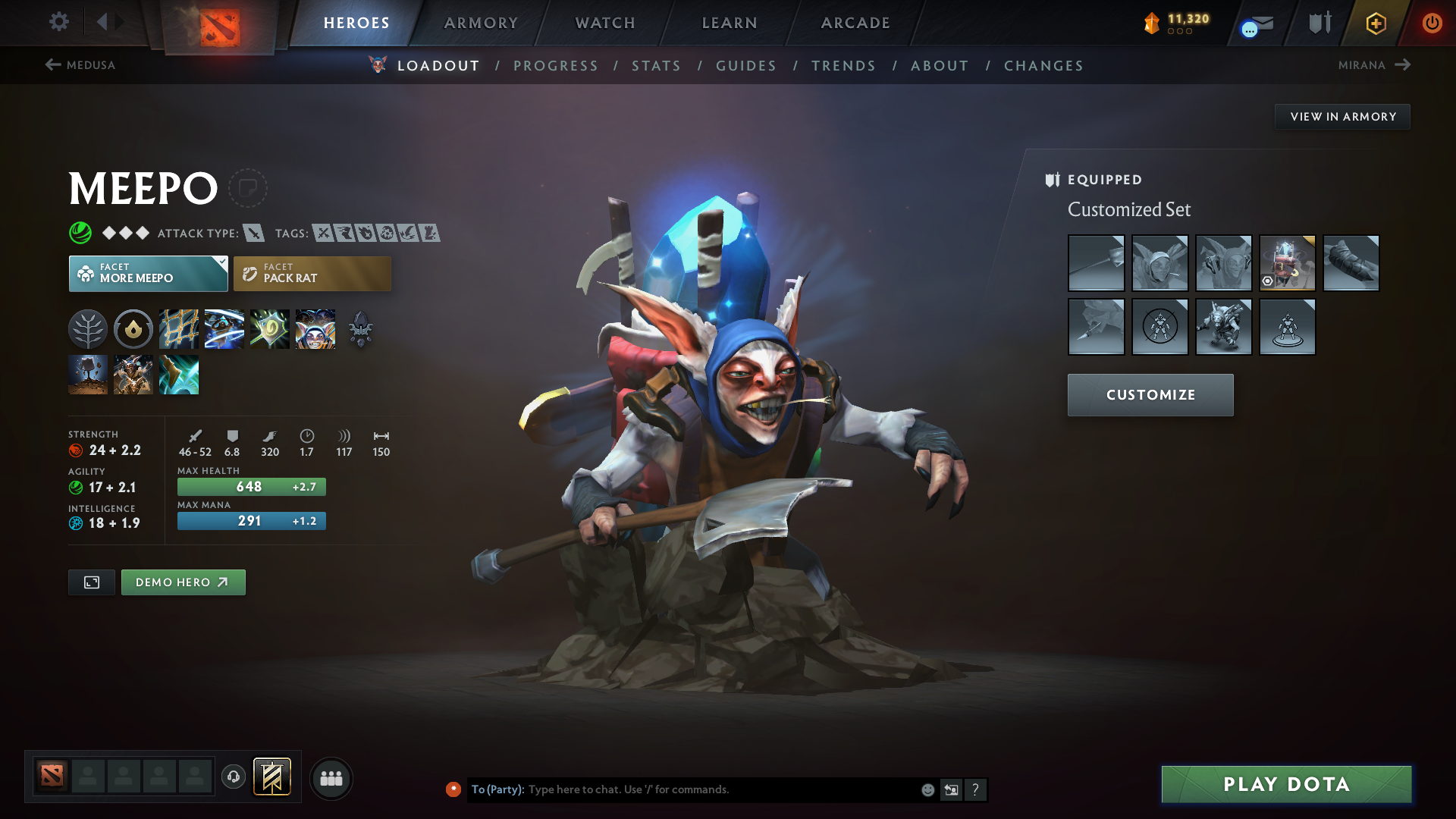The height and width of the screenshot is (819, 1456).
Task: Select the Divided We Stand ability icon
Action: point(315,329)
